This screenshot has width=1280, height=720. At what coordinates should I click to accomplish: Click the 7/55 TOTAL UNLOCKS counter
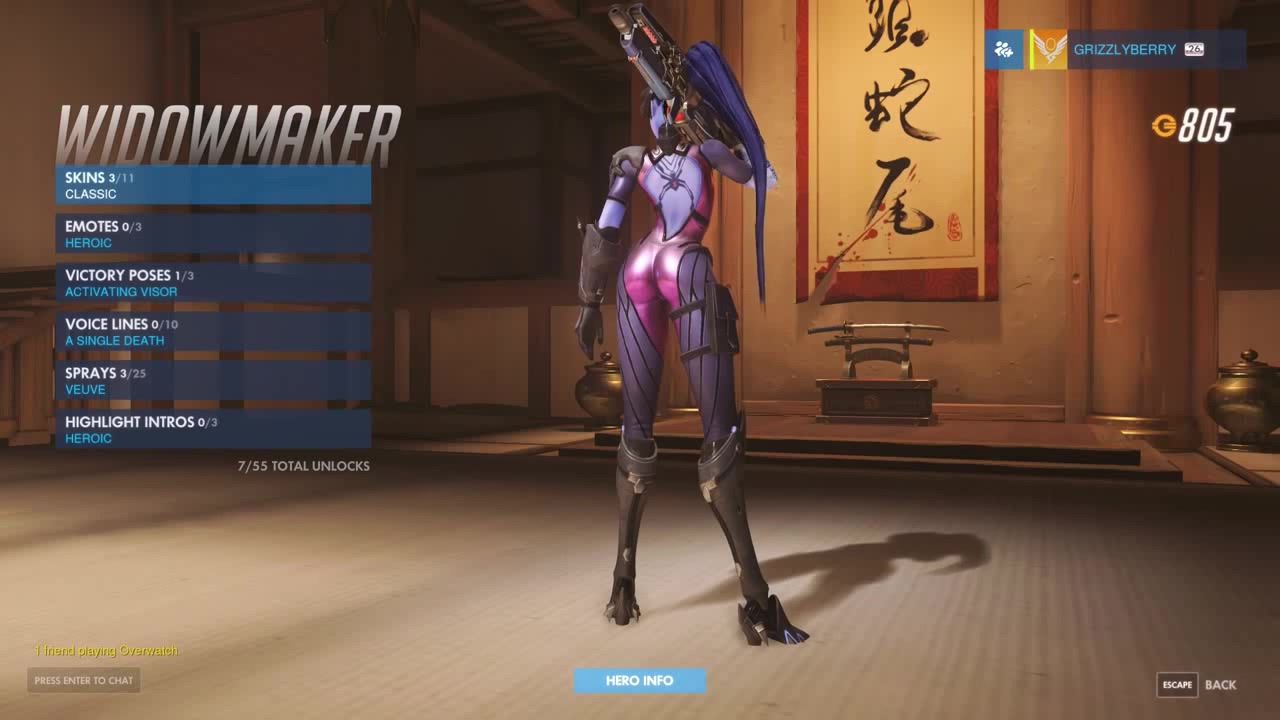pyautogui.click(x=303, y=465)
